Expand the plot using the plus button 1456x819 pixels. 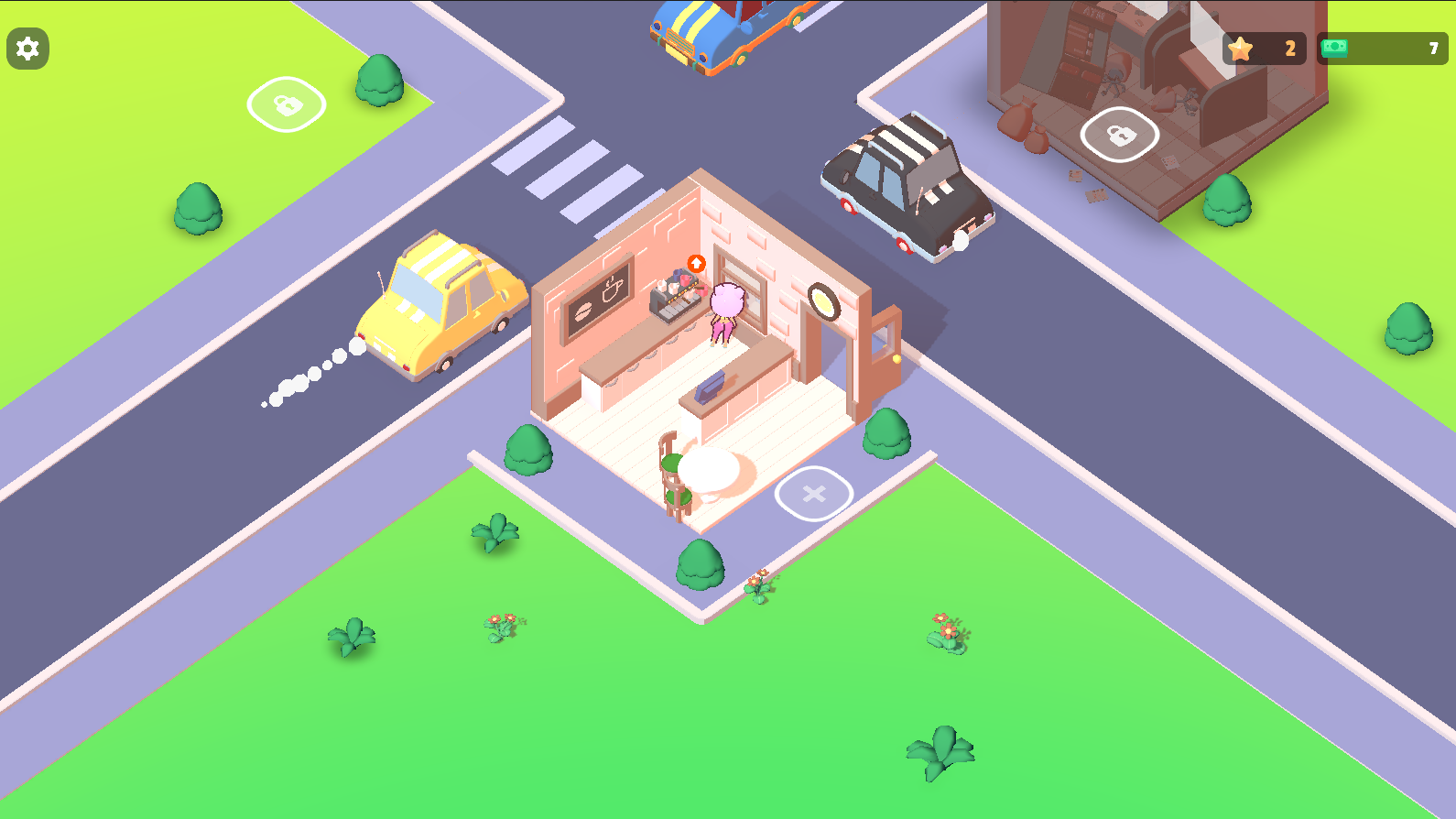[x=813, y=493]
